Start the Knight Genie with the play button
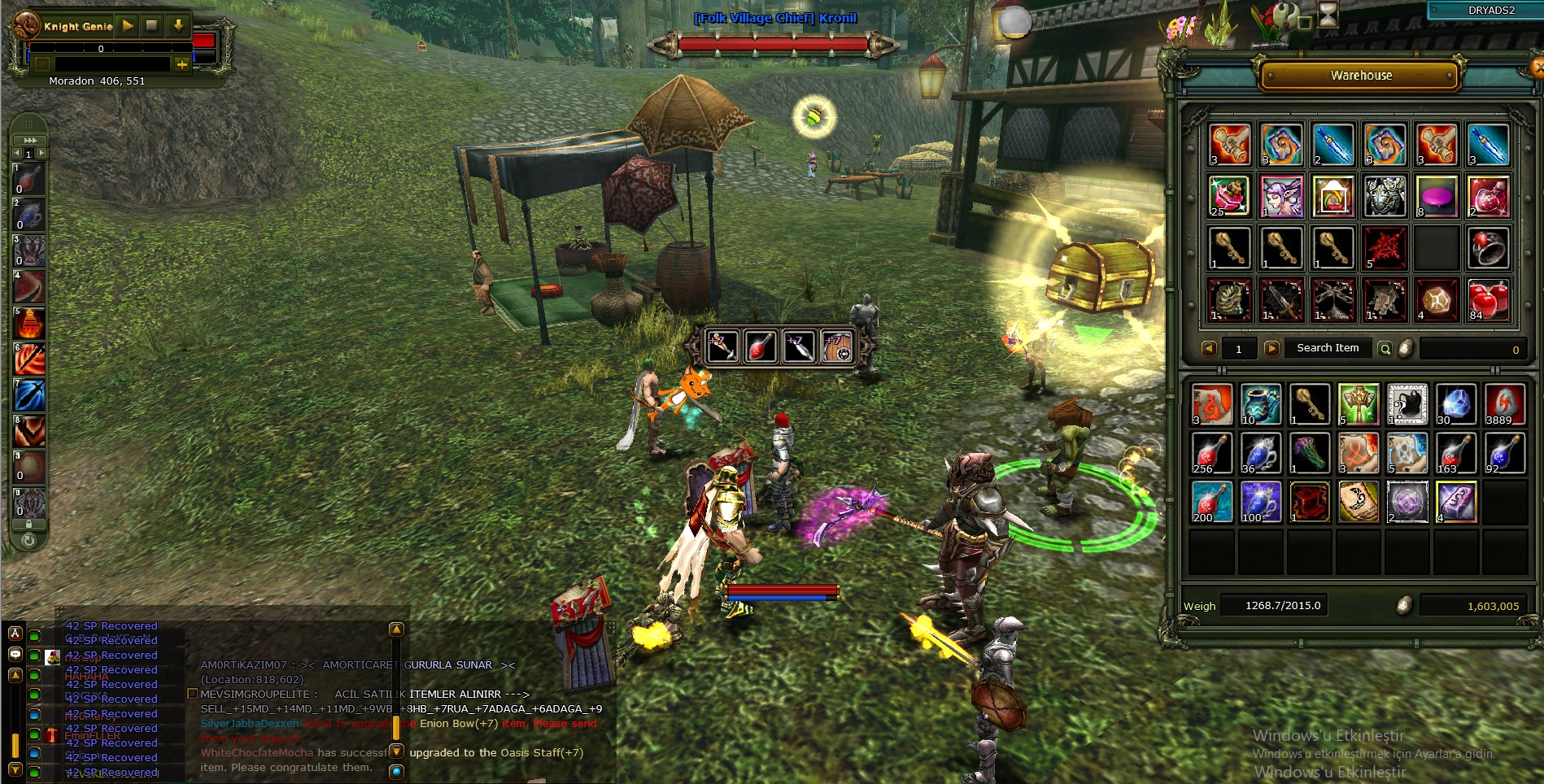 coord(128,25)
